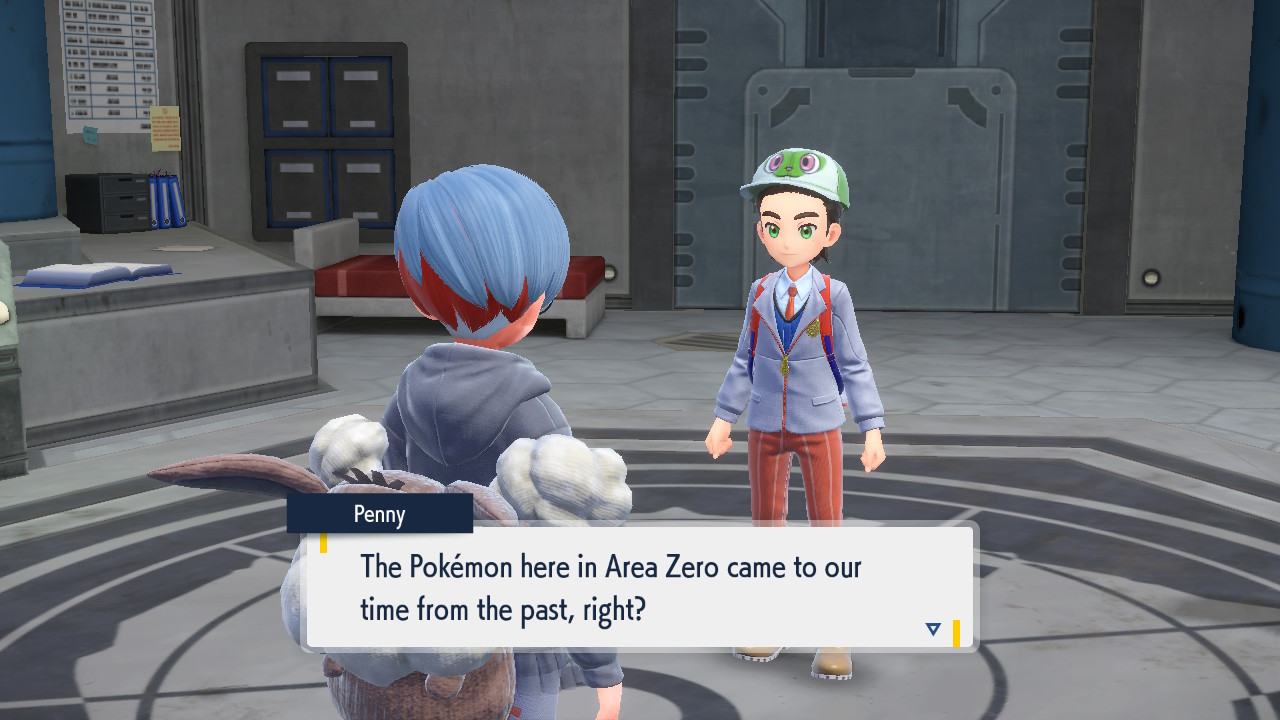The image size is (1280, 720).
Task: Advance dialogue with the blue arrow indicator
Action: click(x=933, y=629)
